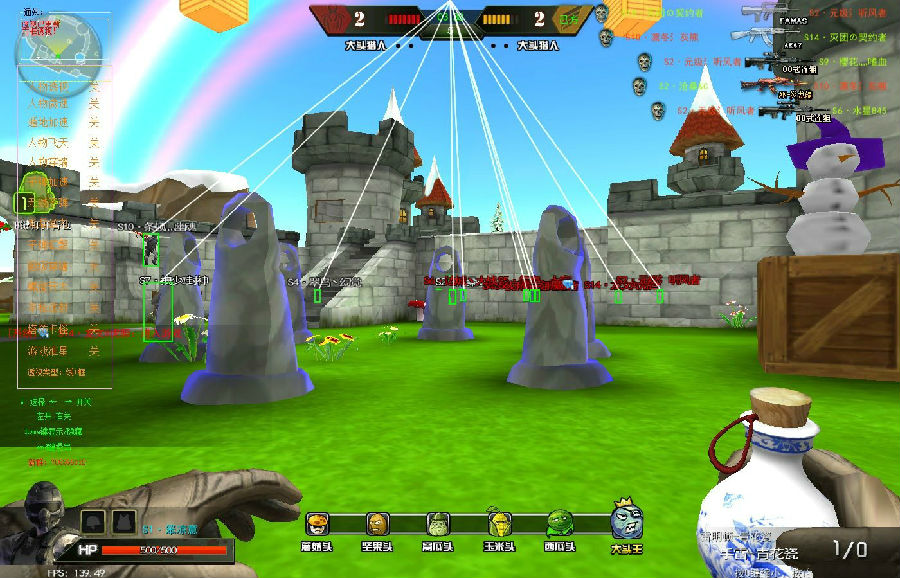900x578 pixels.
Task: Pick the 玉米头 corn head icon
Action: tap(498, 524)
